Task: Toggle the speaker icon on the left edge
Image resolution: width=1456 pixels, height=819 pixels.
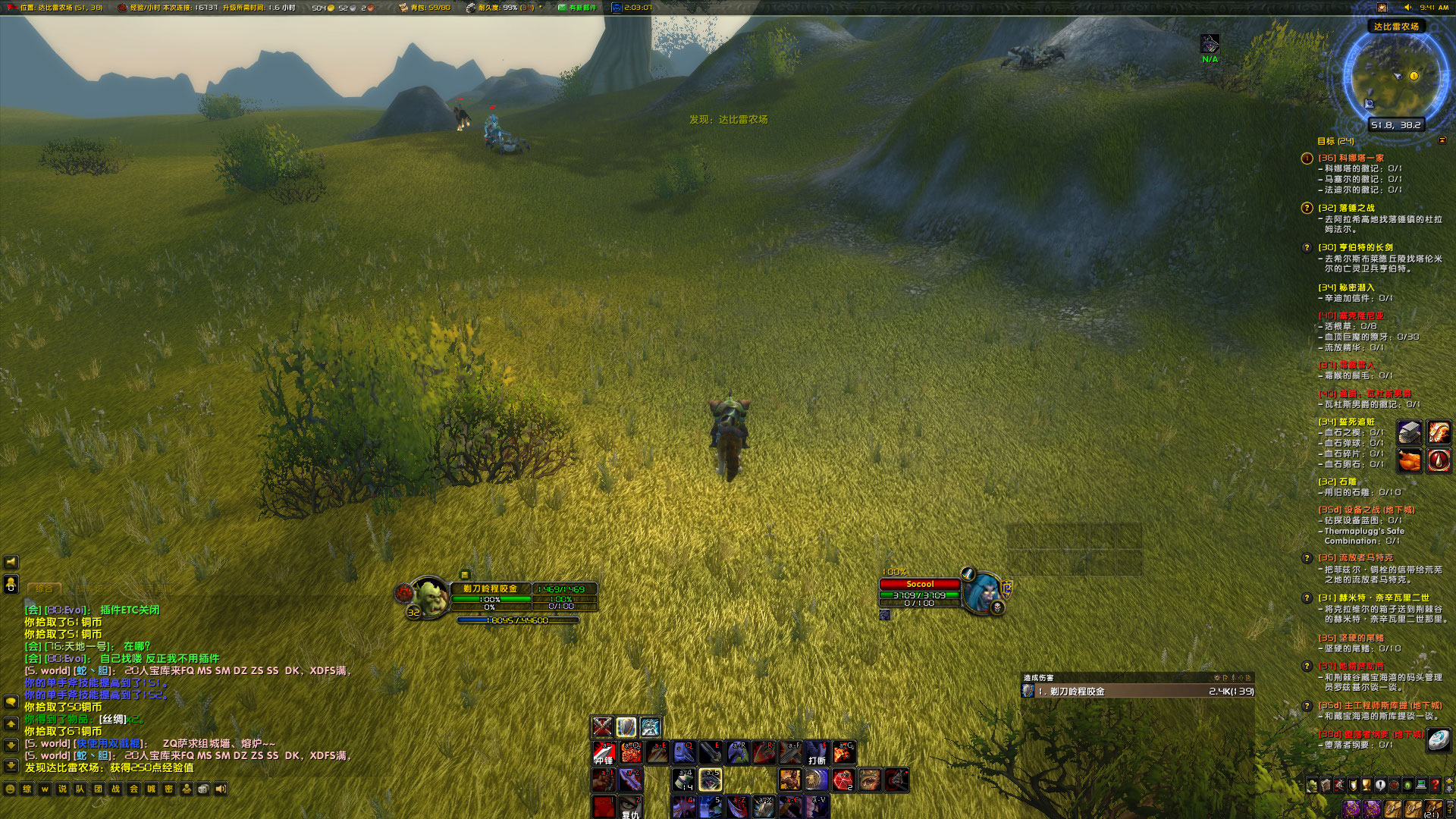Action: [11, 562]
